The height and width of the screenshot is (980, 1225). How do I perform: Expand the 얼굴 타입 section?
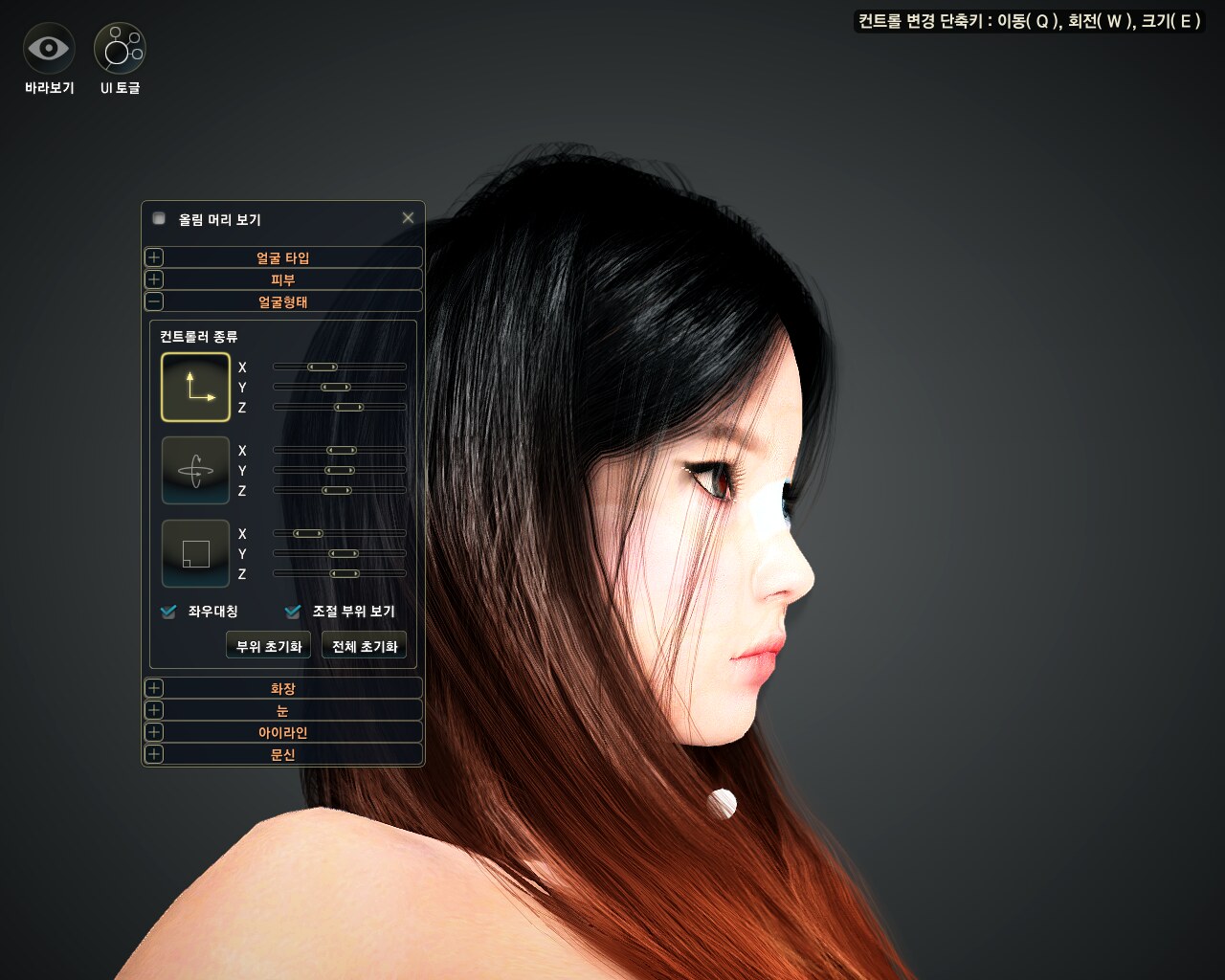pyautogui.click(x=154, y=257)
